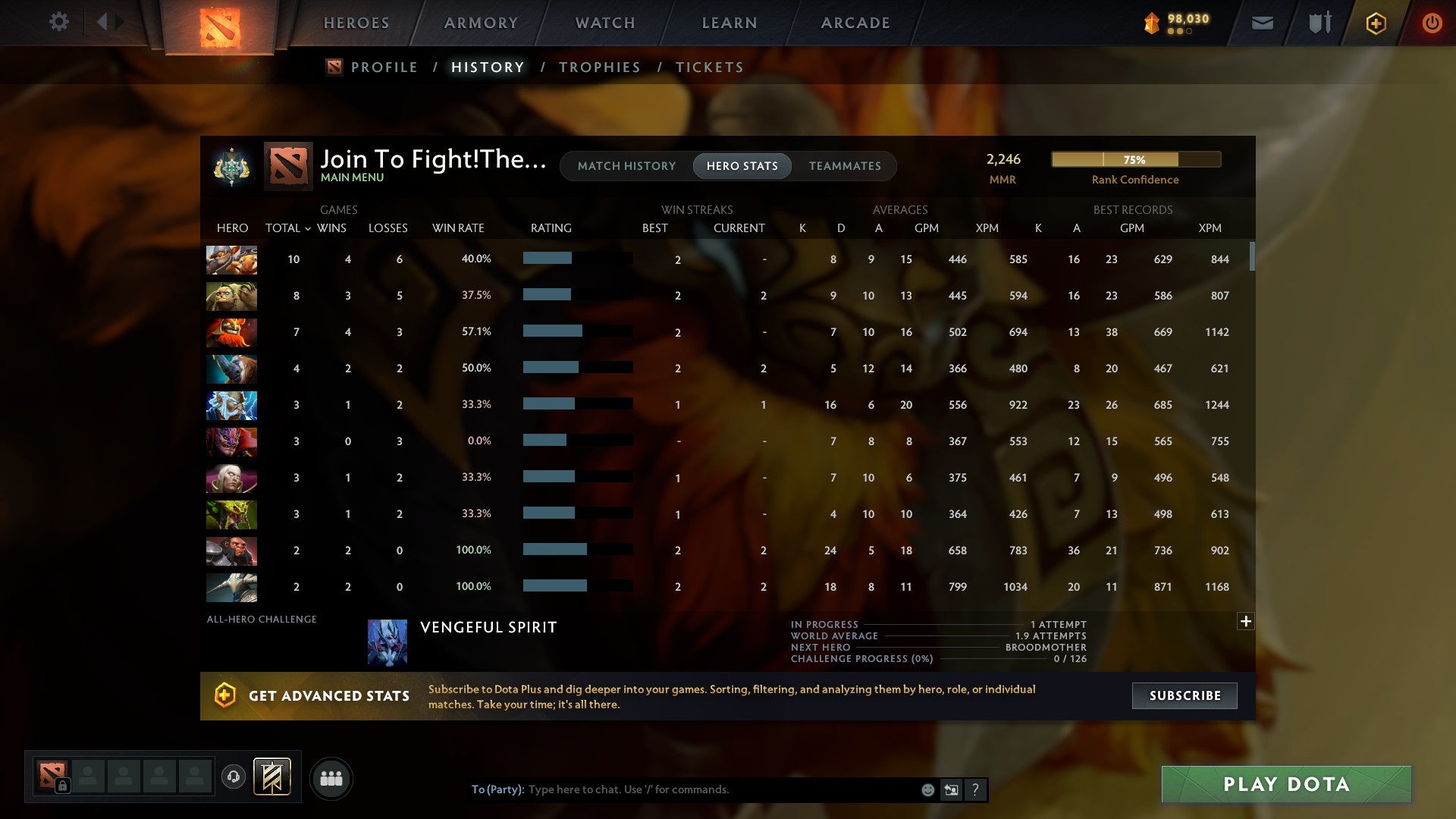Expand the All-Hero Challenge panel
This screenshot has height=819, width=1456.
pos(1246,621)
